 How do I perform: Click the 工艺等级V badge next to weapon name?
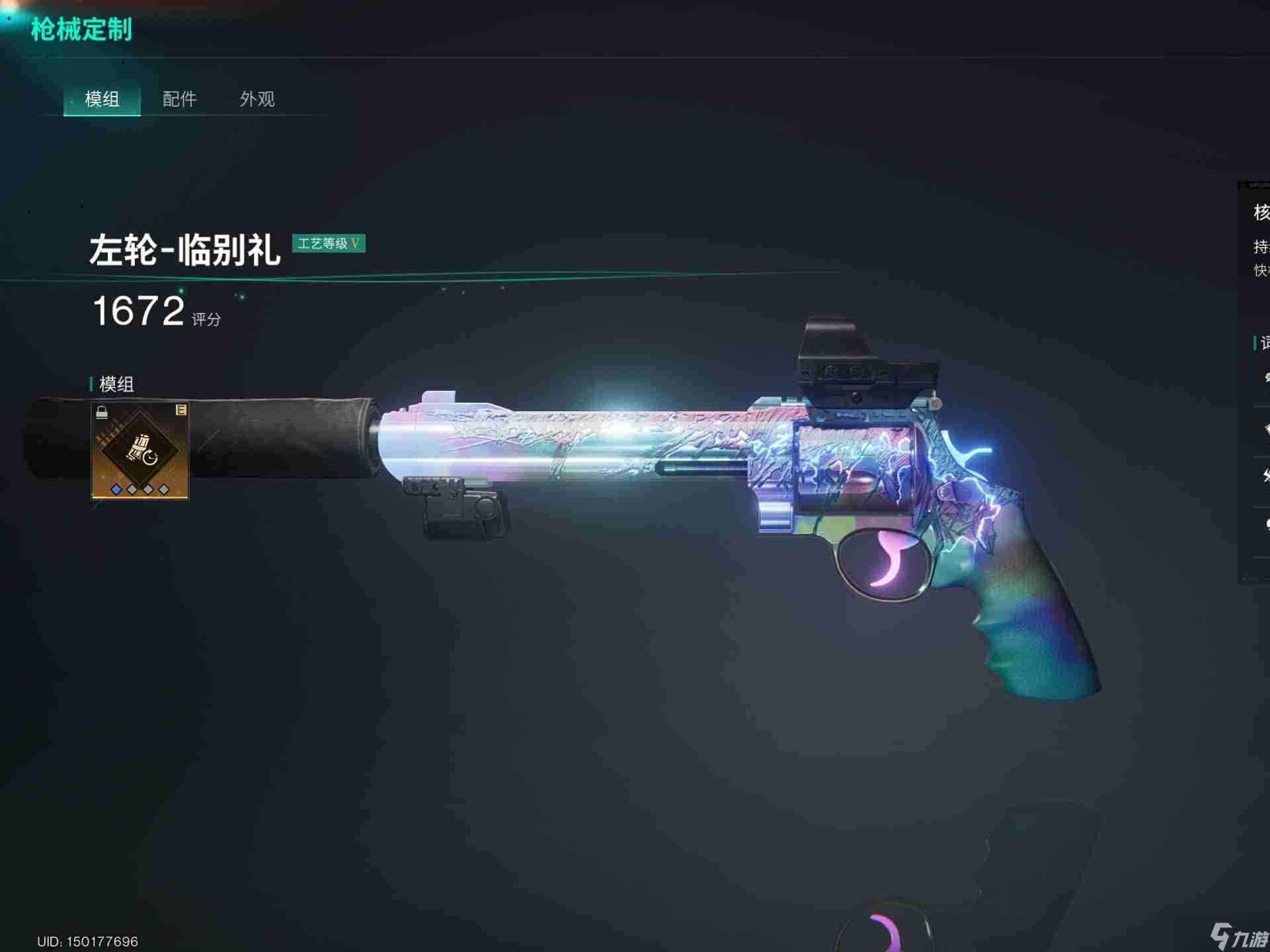(x=329, y=244)
